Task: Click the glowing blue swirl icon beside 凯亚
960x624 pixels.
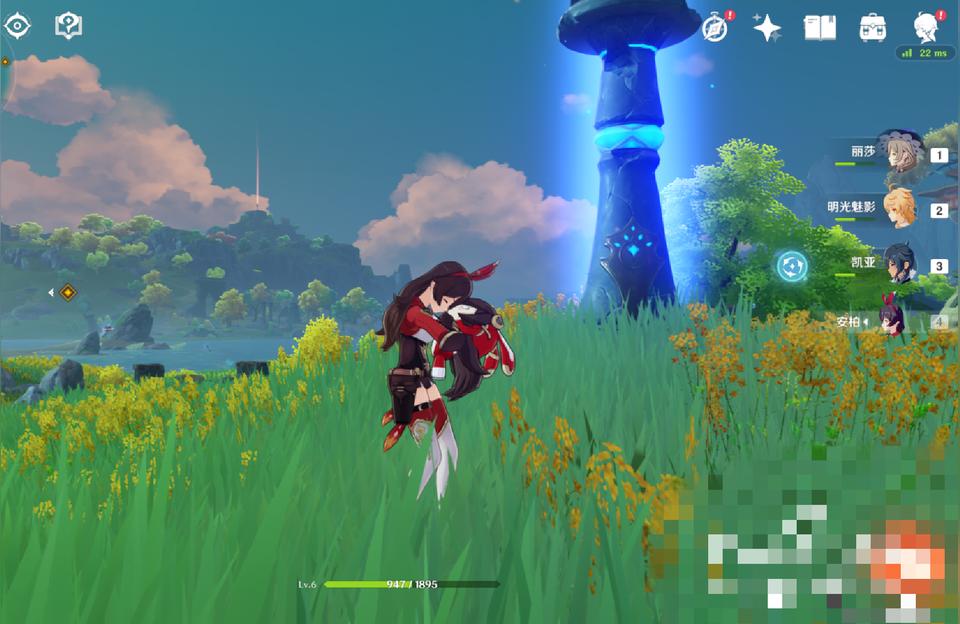Action: point(792,266)
